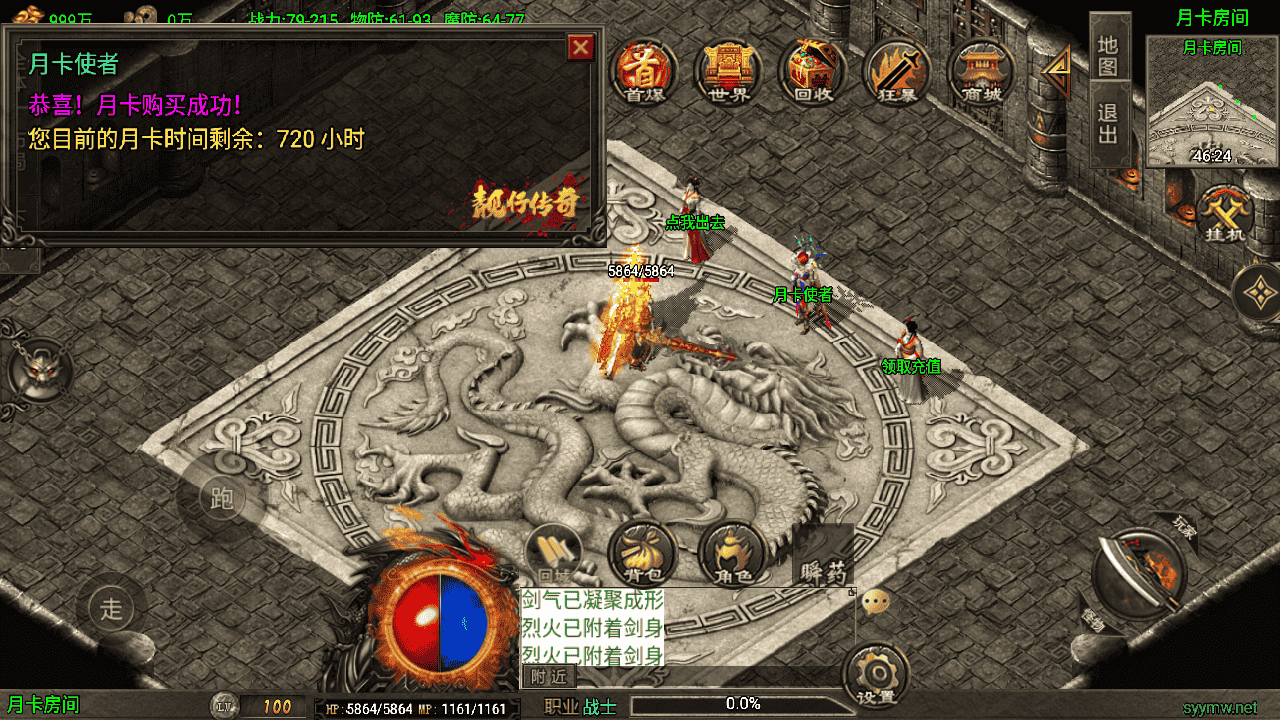
Task: Switch movement to 走 walk
Action: pos(111,608)
